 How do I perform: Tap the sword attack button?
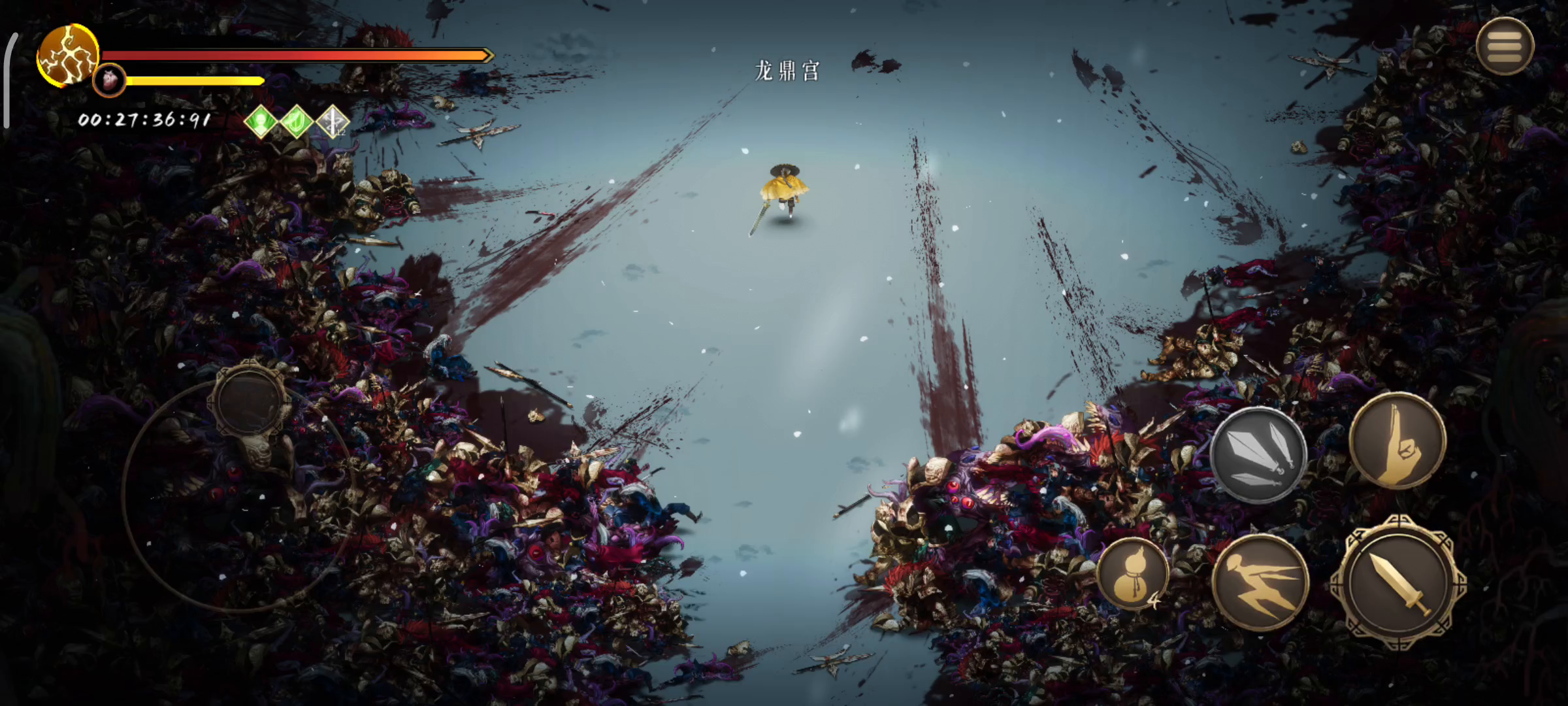[1399, 584]
